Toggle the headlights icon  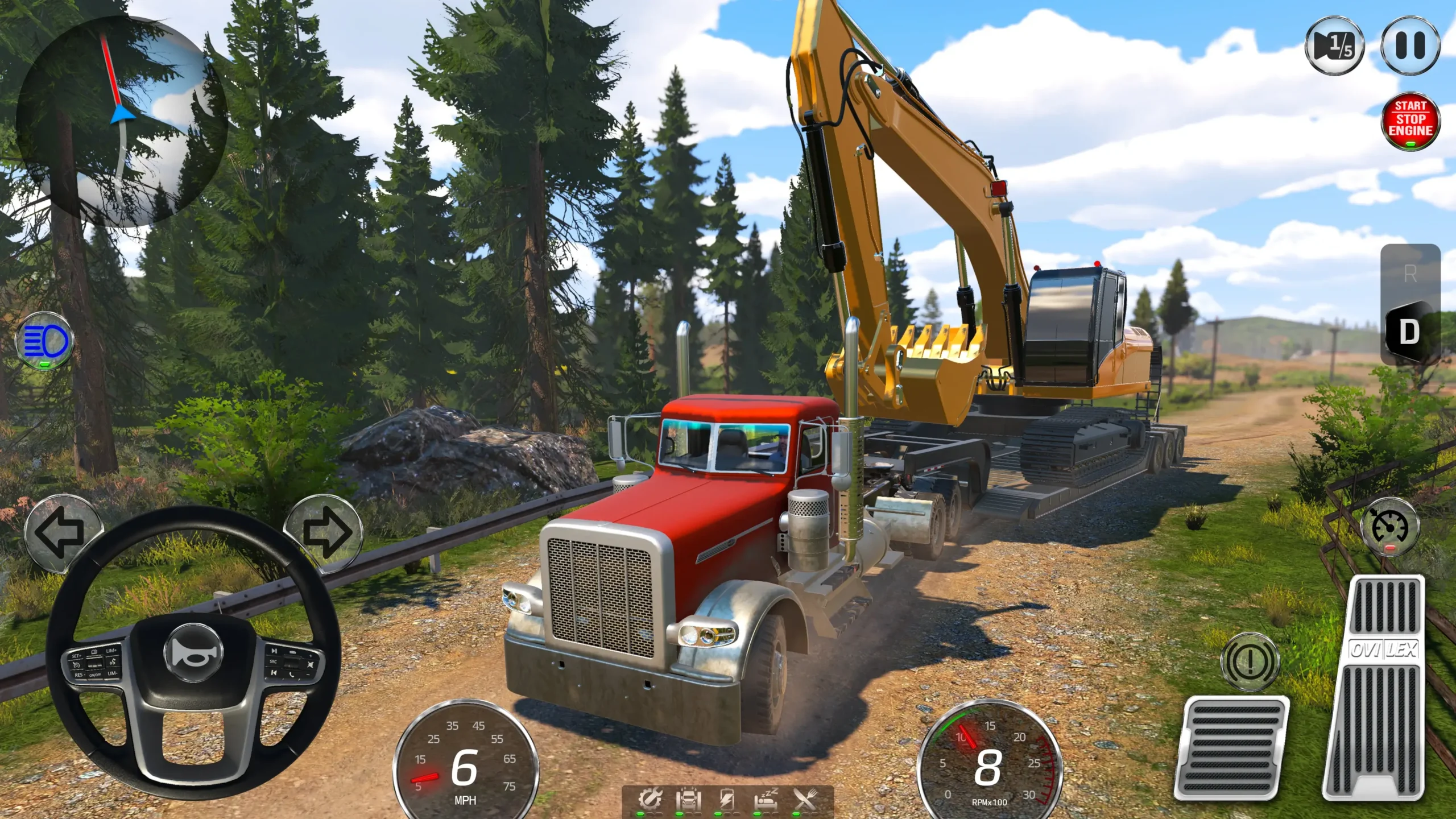[x=45, y=341]
